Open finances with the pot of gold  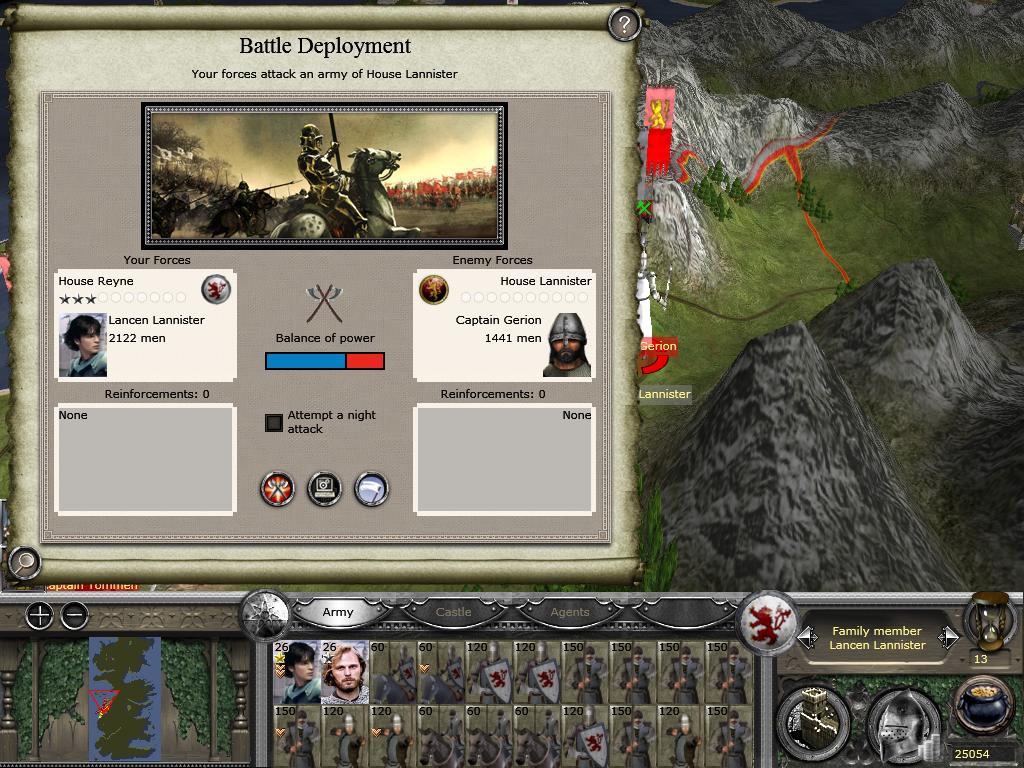pos(983,706)
